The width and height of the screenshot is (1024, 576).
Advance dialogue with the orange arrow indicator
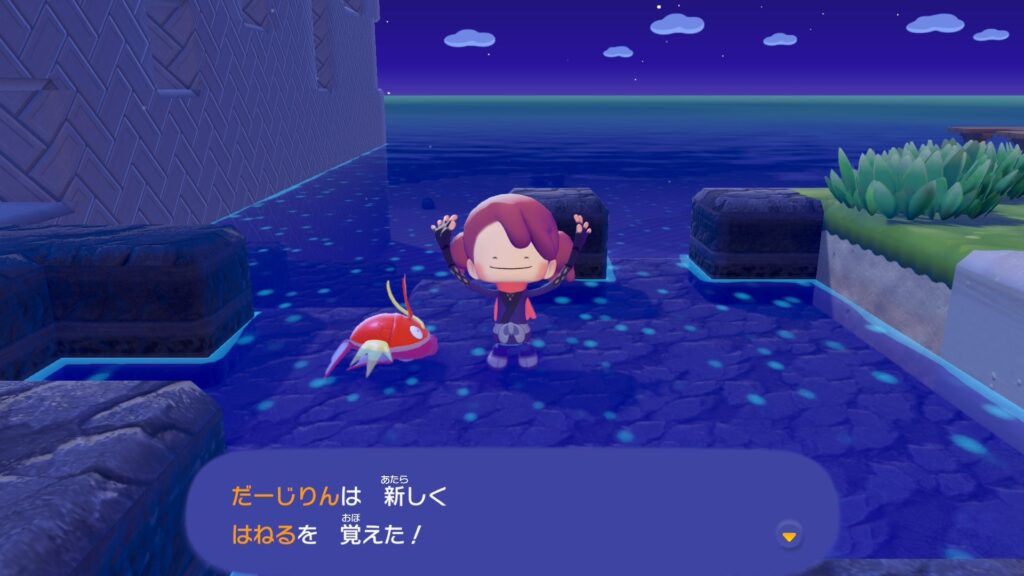(789, 537)
